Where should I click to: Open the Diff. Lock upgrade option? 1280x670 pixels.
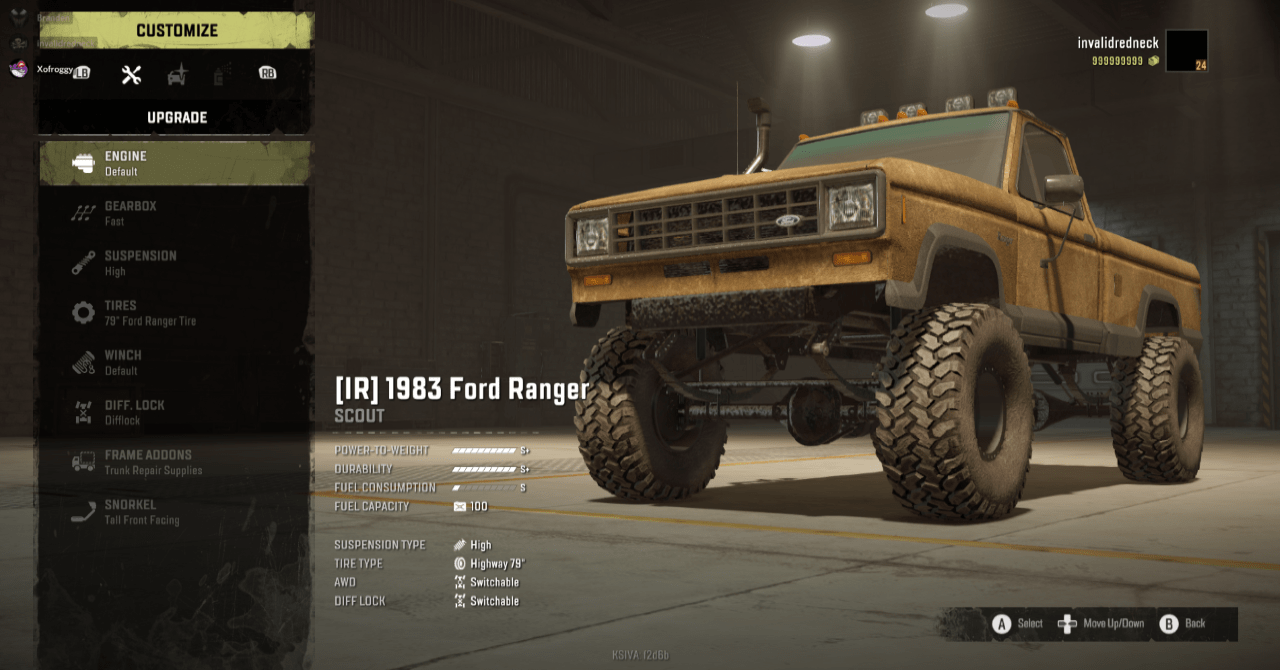pyautogui.click(x=175, y=412)
